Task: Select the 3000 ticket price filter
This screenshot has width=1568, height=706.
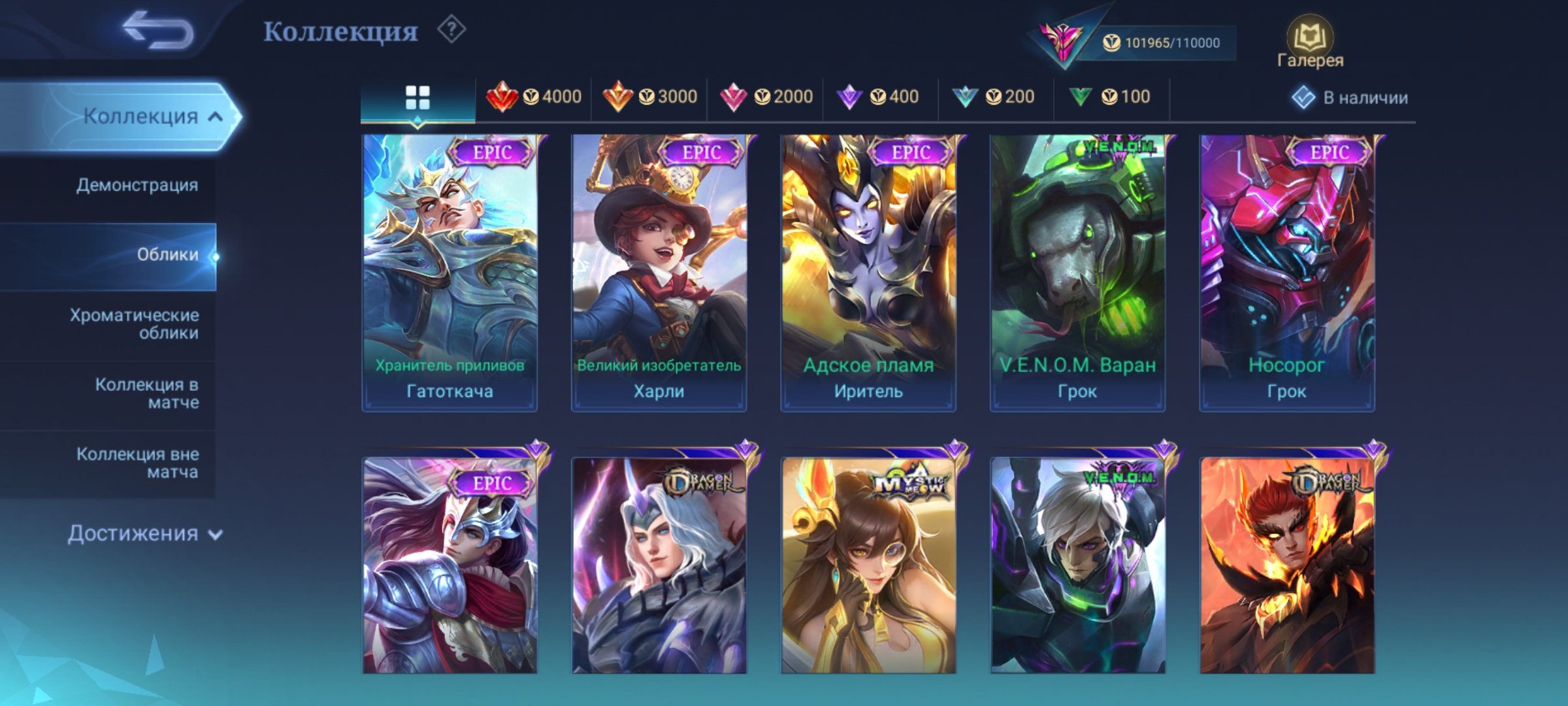Action: pos(650,97)
